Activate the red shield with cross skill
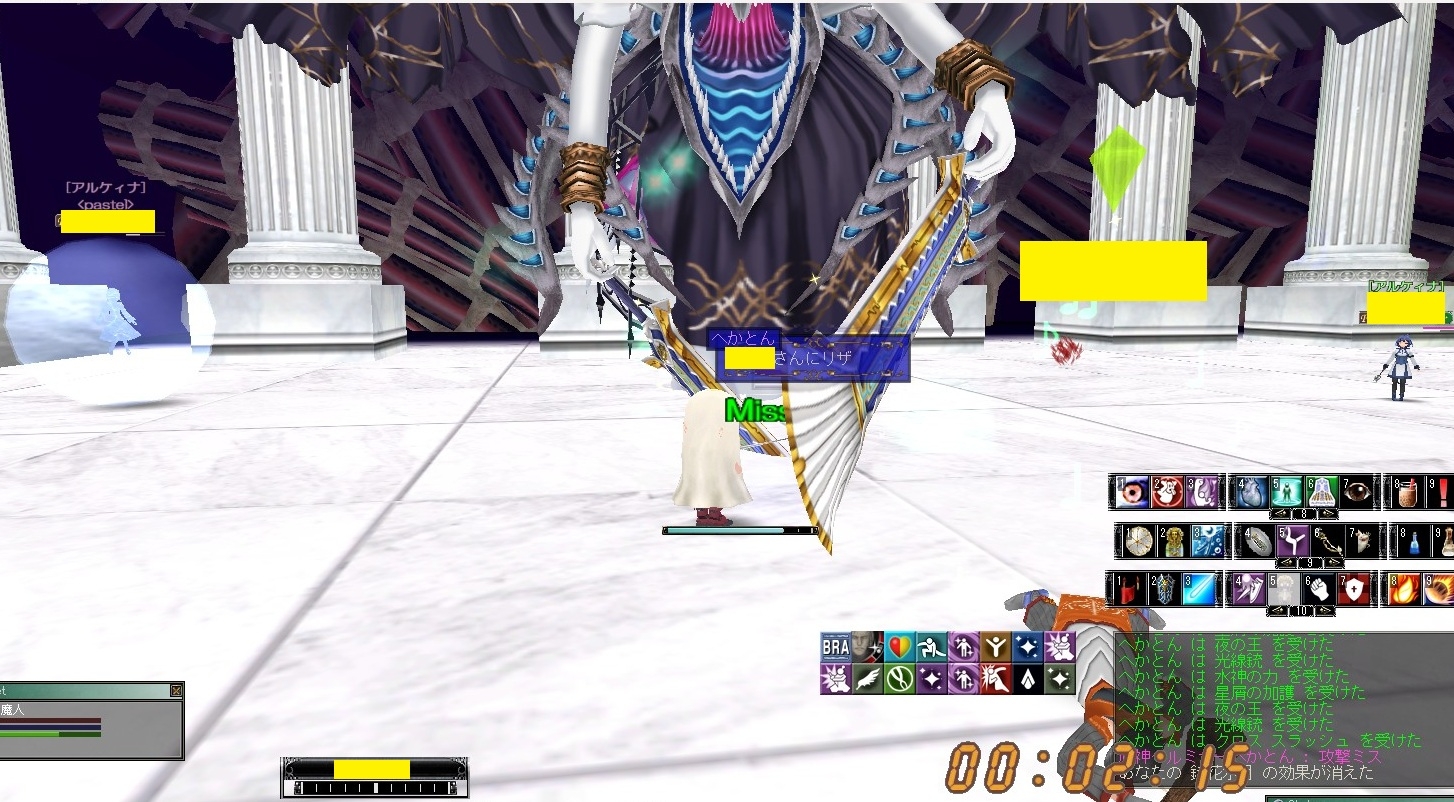Viewport: 1454px width, 802px height. click(x=1355, y=589)
